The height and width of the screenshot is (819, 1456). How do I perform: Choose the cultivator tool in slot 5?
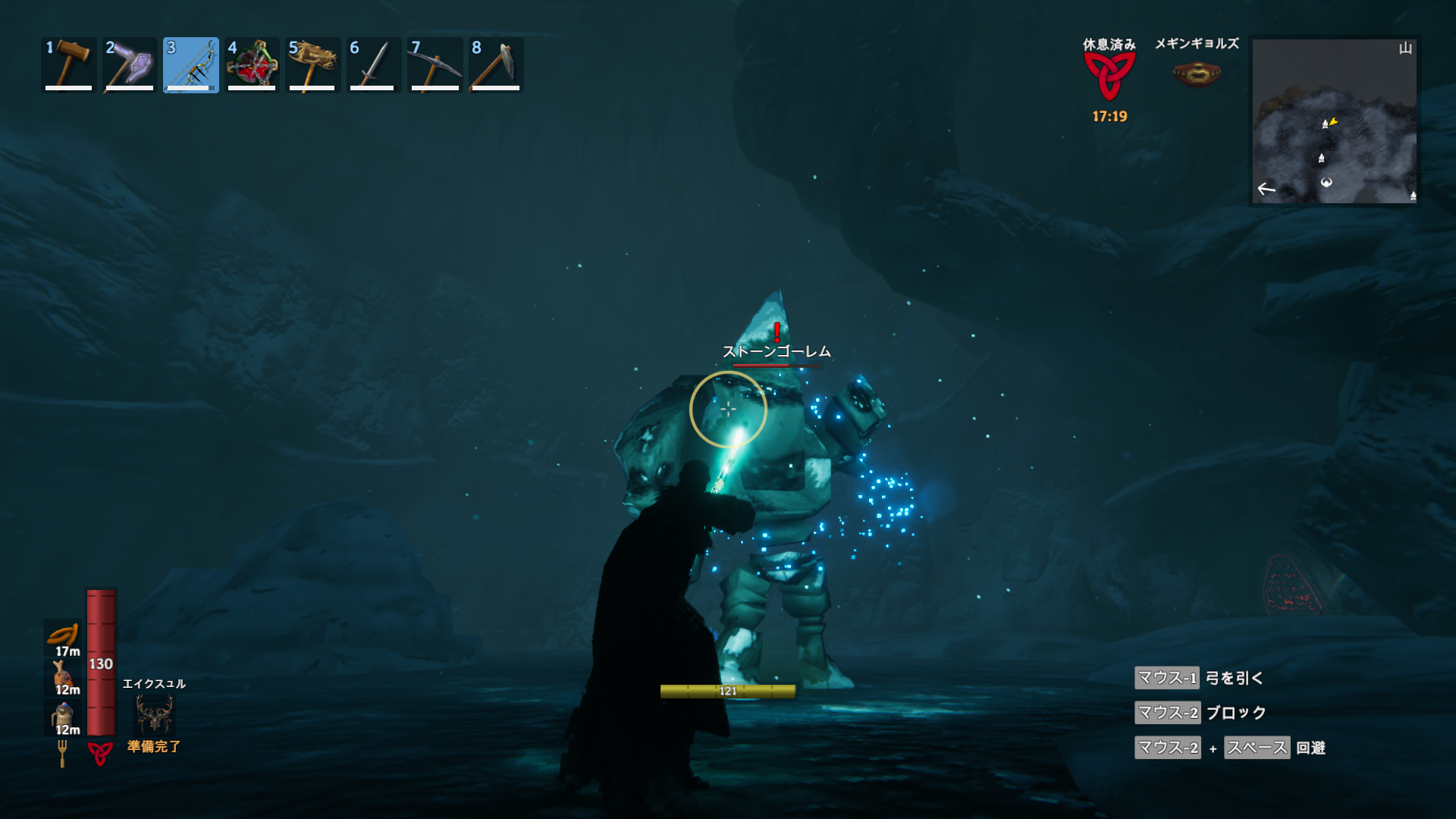312,65
